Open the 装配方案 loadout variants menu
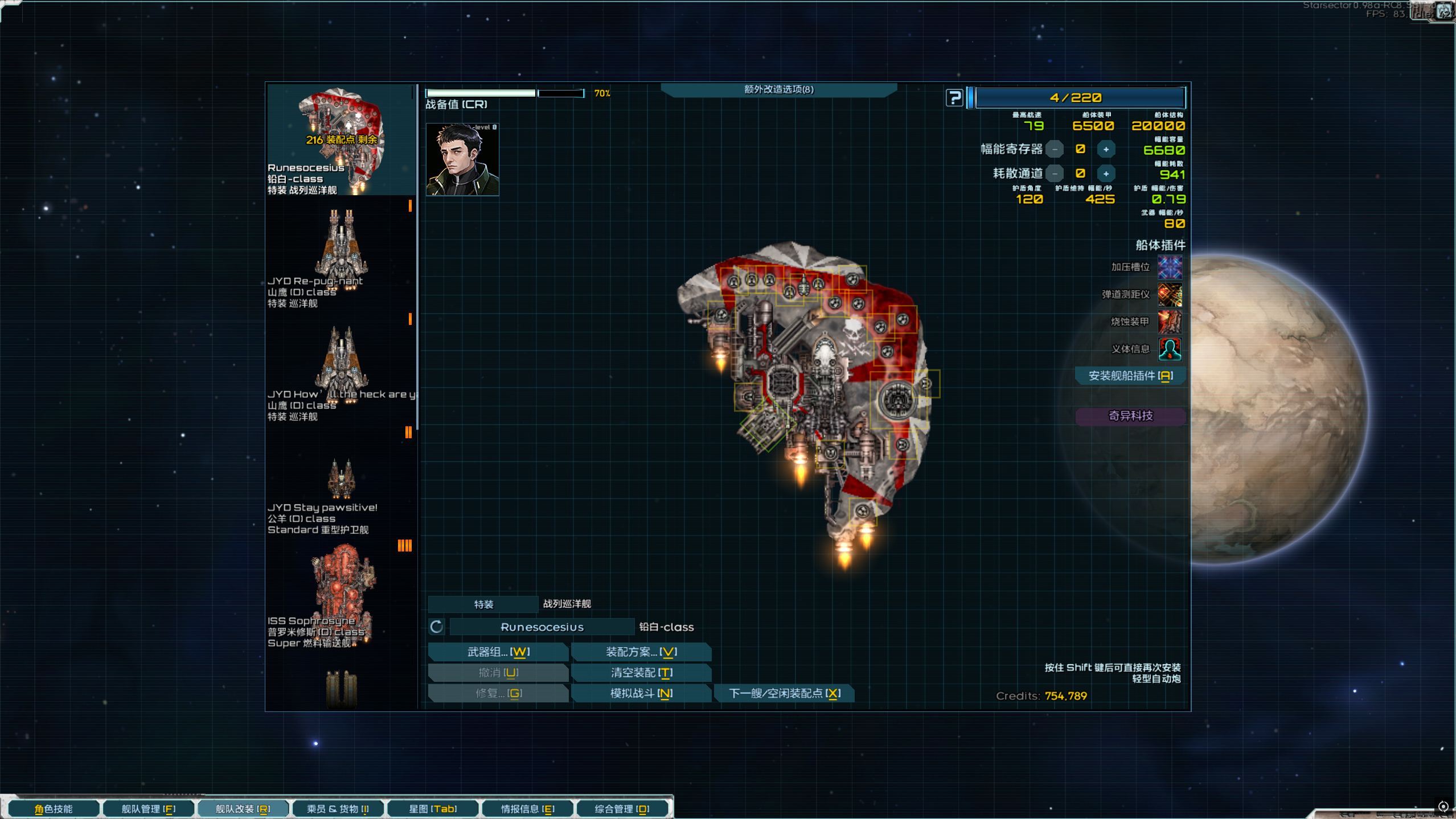Screen dimensions: 1456x819 coord(641,652)
